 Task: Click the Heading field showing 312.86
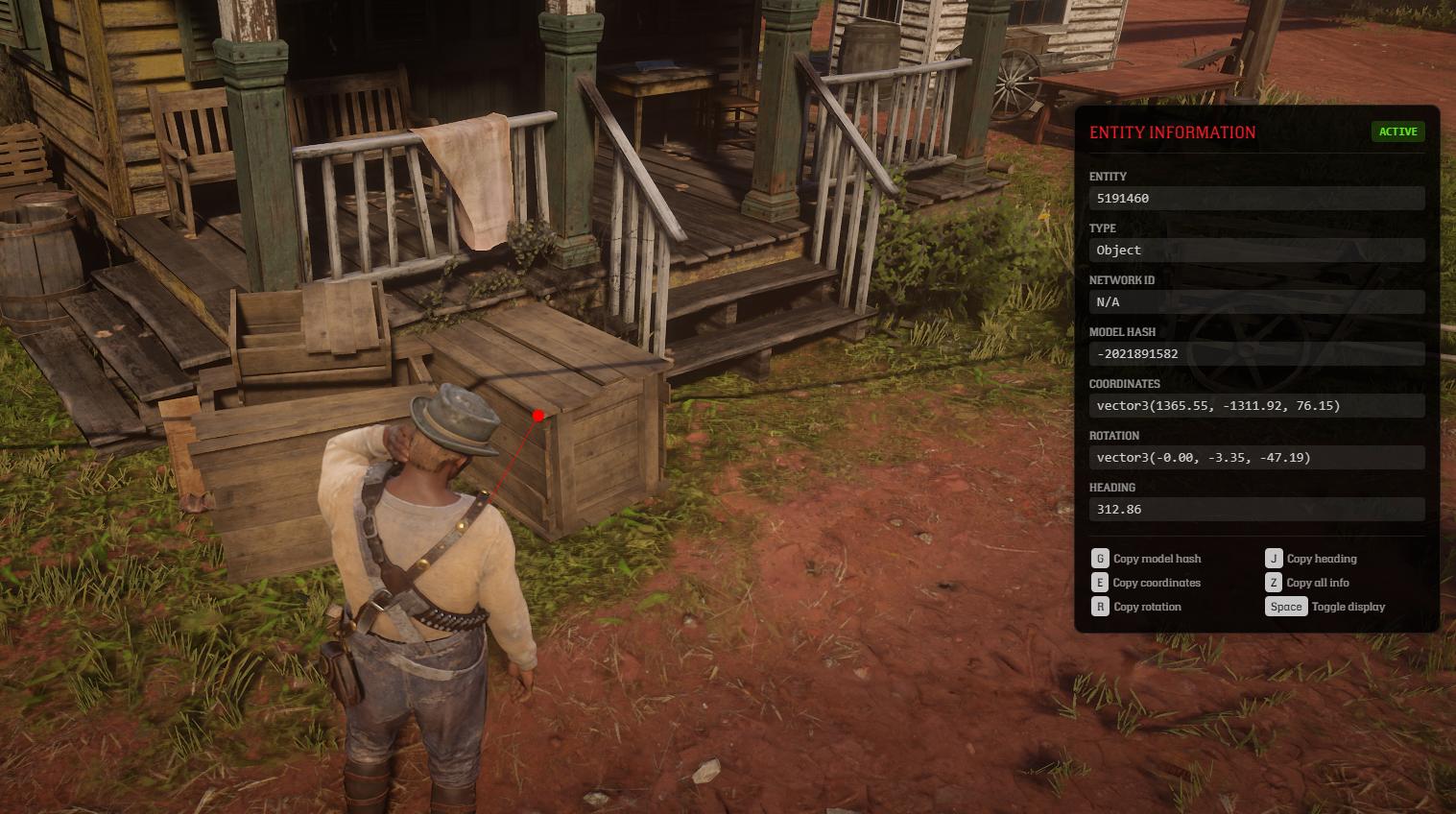(1255, 510)
